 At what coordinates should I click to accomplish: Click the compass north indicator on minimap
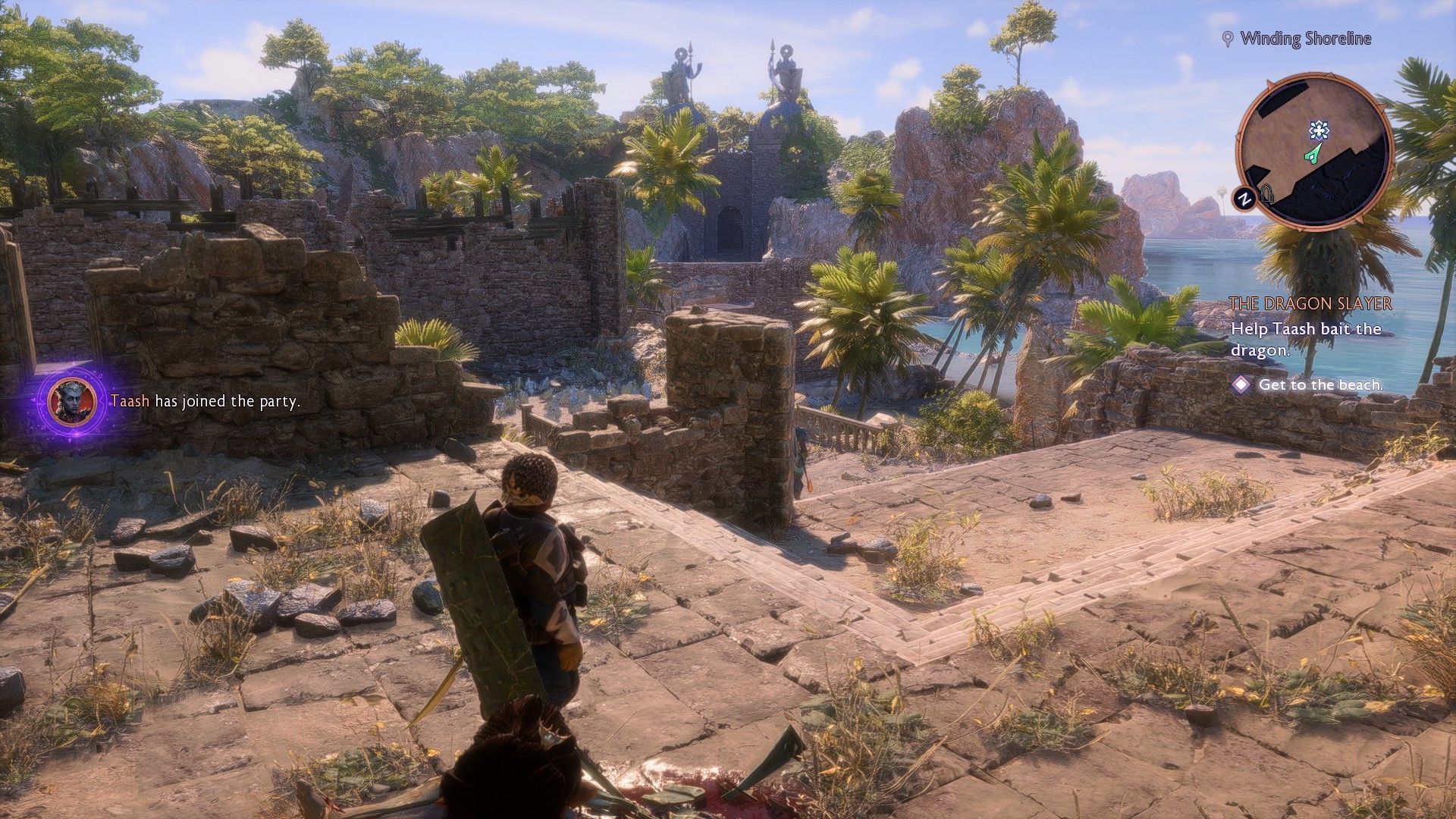point(1244,199)
